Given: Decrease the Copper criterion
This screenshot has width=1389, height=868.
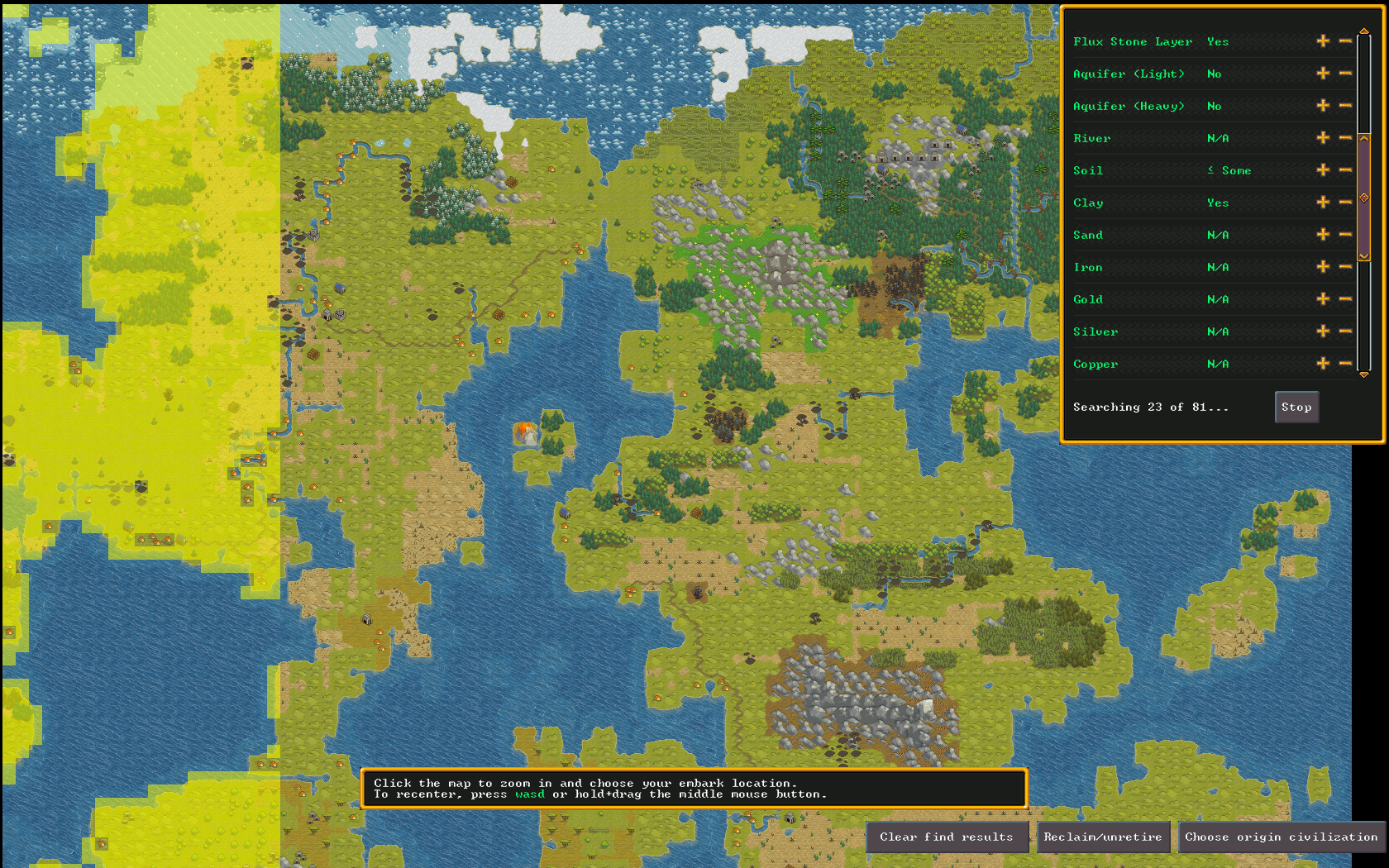Looking at the screenshot, I should [x=1345, y=364].
